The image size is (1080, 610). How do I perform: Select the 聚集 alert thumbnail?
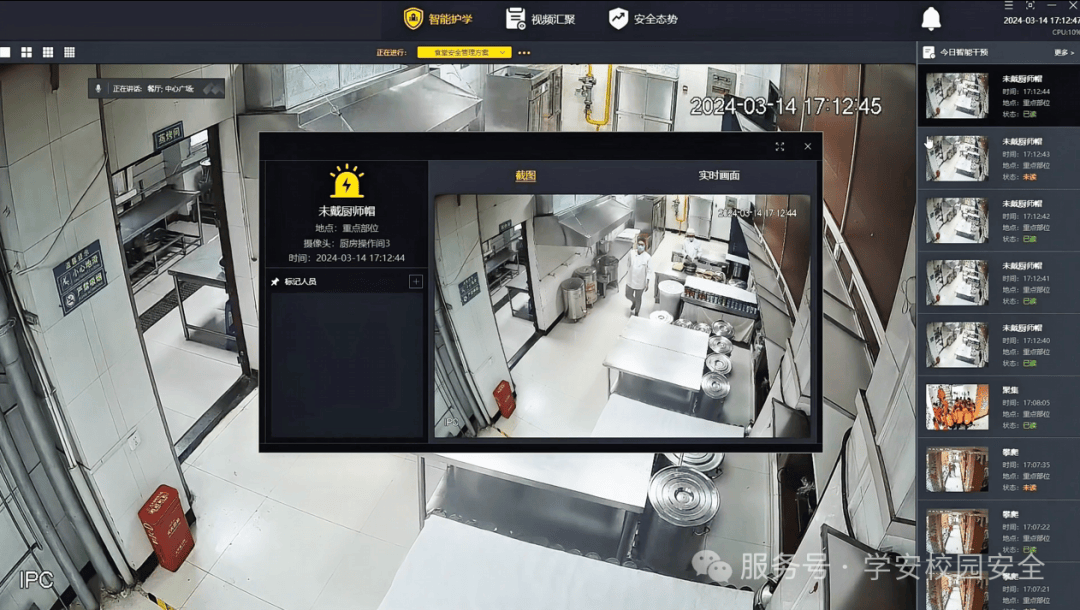point(957,407)
